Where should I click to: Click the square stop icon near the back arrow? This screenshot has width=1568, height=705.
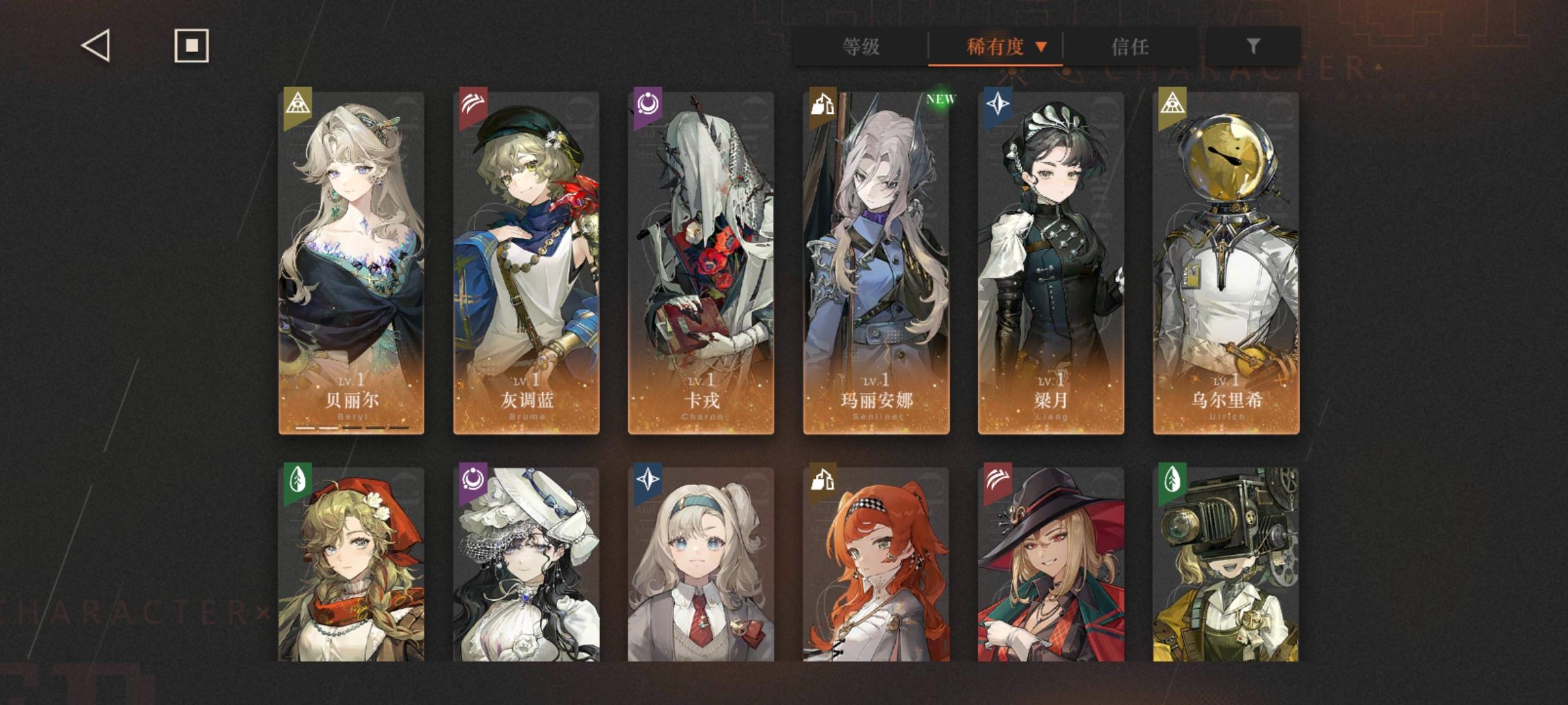(190, 46)
